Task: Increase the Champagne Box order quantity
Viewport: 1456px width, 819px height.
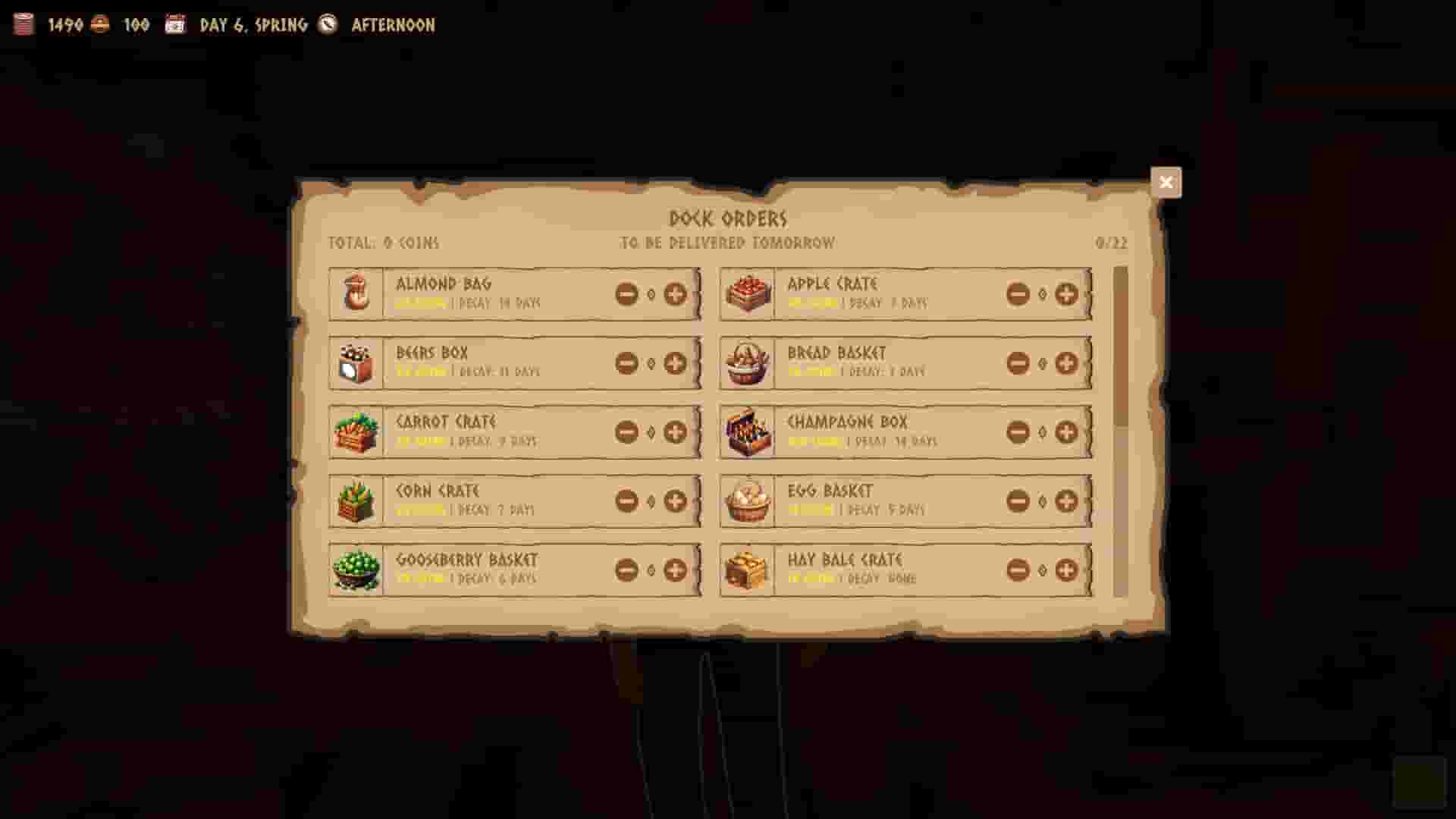Action: tap(1066, 432)
